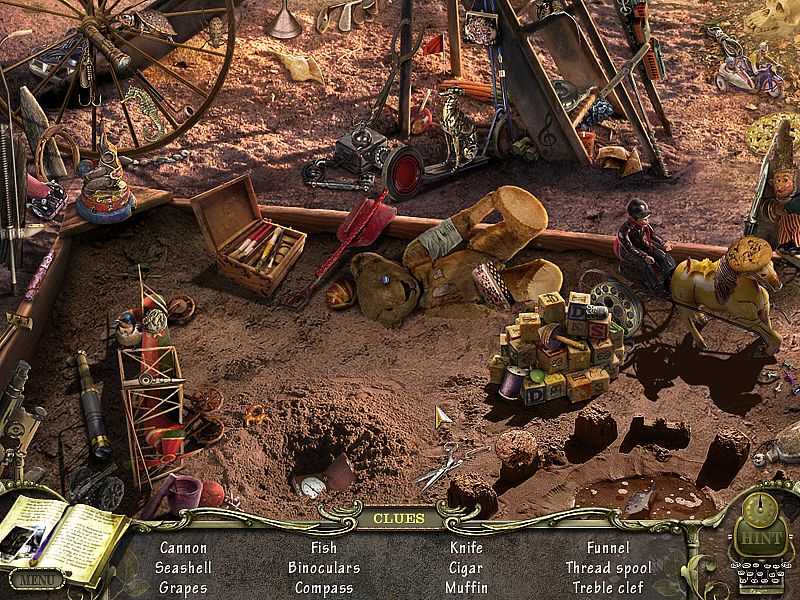This screenshot has width=800, height=600.
Task: Select the Binoculars clue in the list
Action: tap(324, 568)
